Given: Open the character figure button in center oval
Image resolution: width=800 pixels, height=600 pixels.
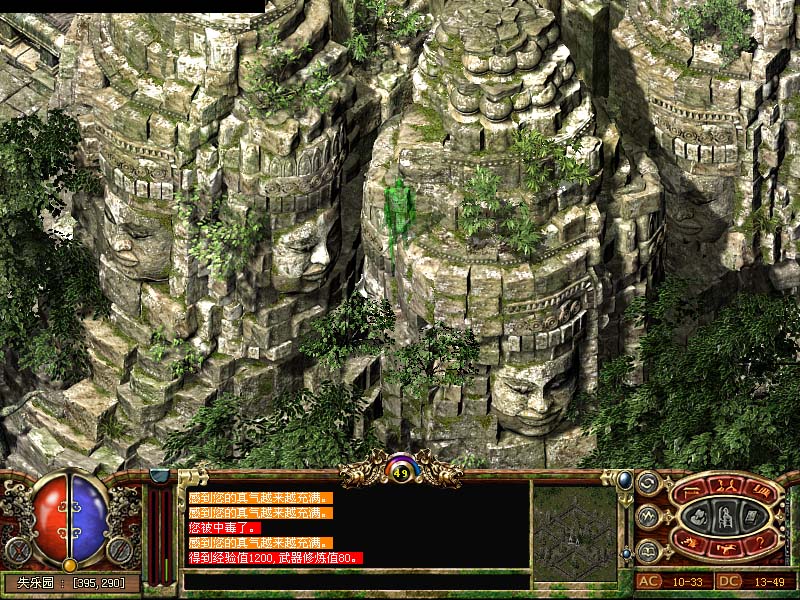Looking at the screenshot, I should (726, 516).
